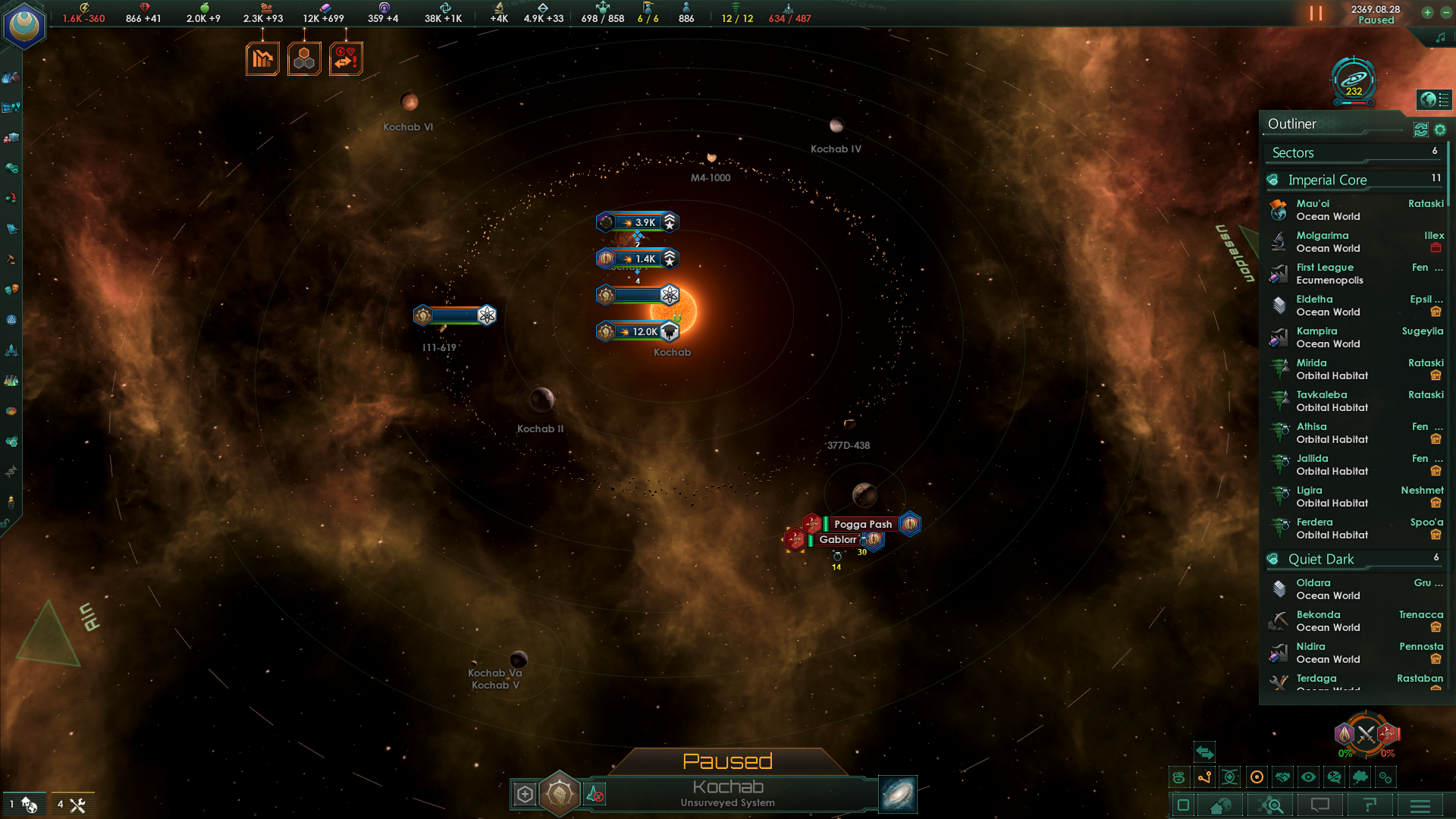Open the war overview crossed swords icon
Viewport: 1456px width, 819px height.
point(1366,734)
